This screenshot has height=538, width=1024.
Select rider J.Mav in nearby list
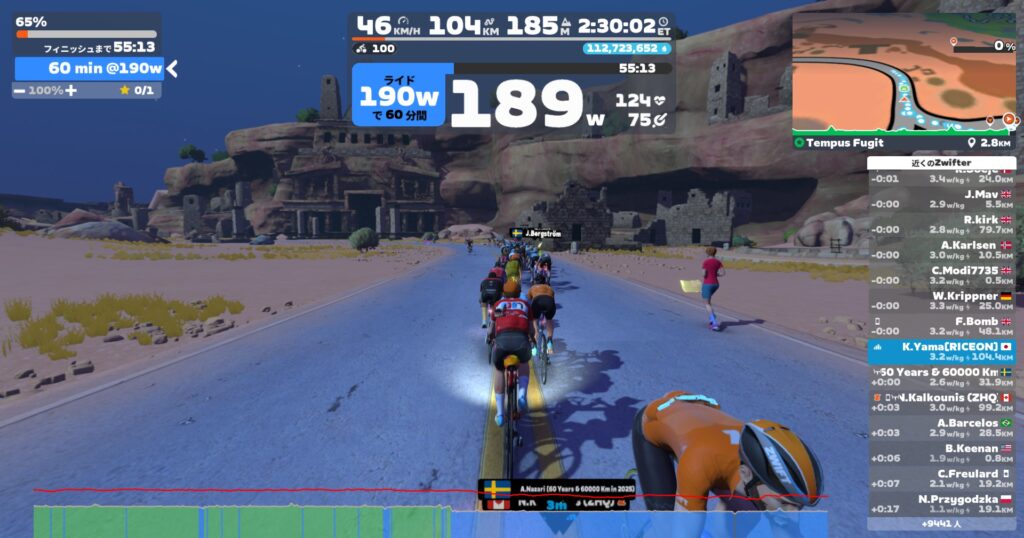tap(941, 199)
